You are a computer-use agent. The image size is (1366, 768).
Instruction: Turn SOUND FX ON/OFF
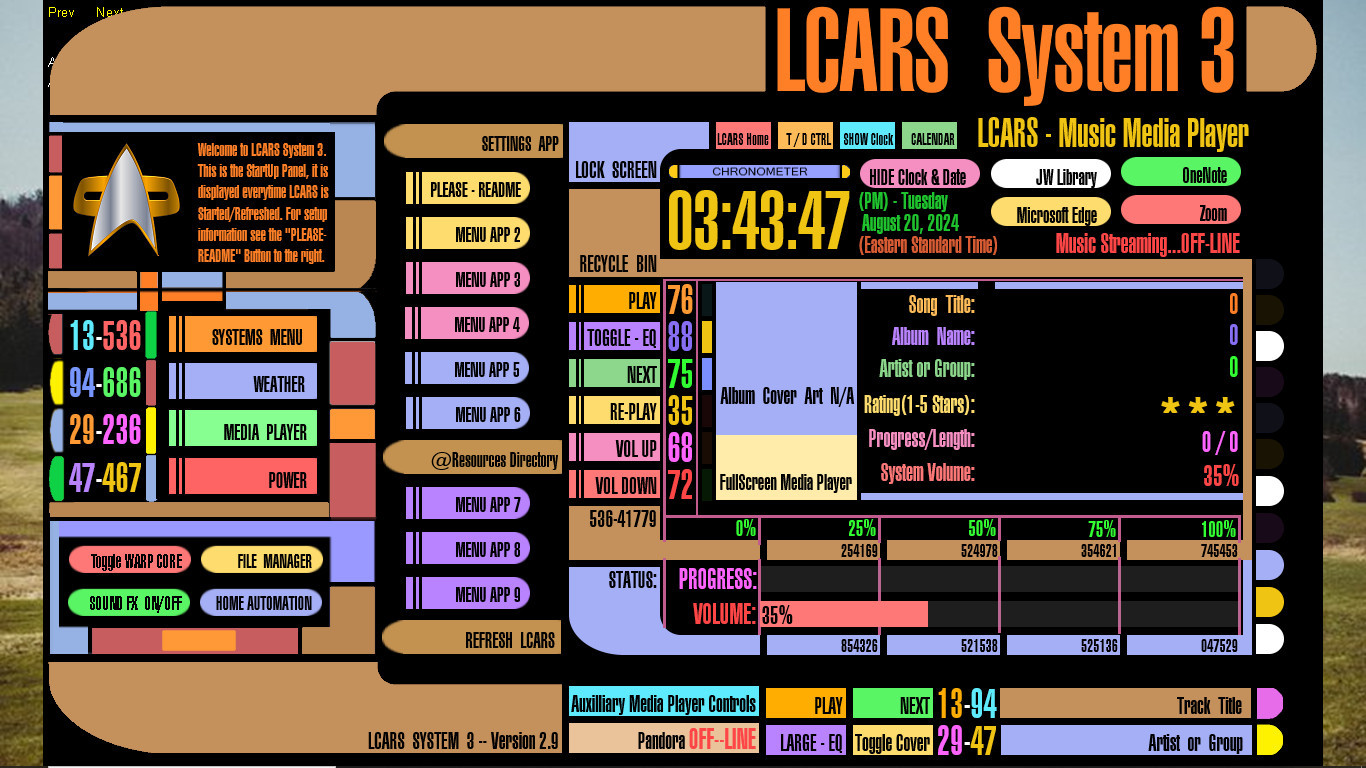tap(128, 602)
